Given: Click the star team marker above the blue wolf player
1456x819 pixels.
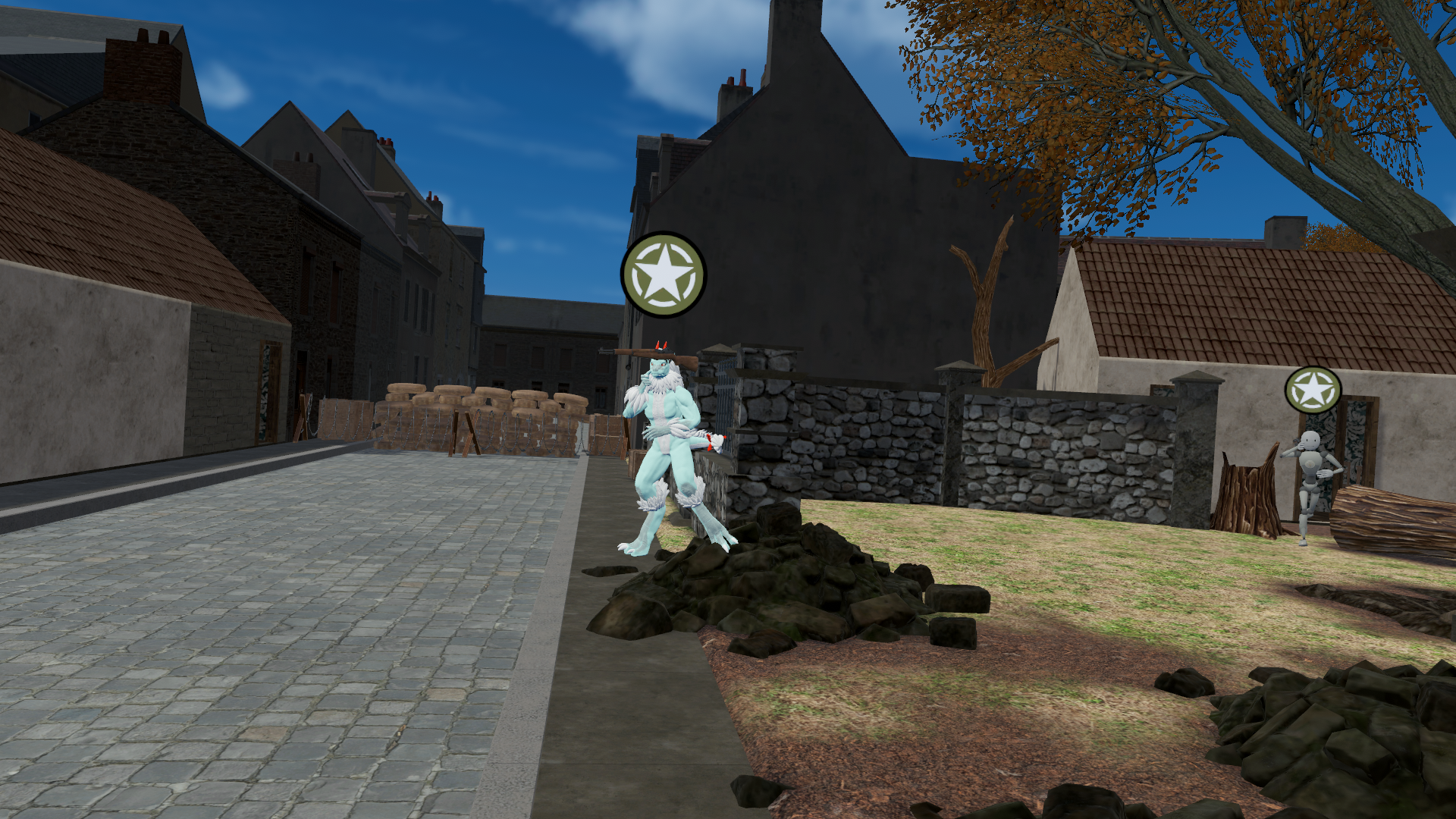Looking at the screenshot, I should click(664, 275).
